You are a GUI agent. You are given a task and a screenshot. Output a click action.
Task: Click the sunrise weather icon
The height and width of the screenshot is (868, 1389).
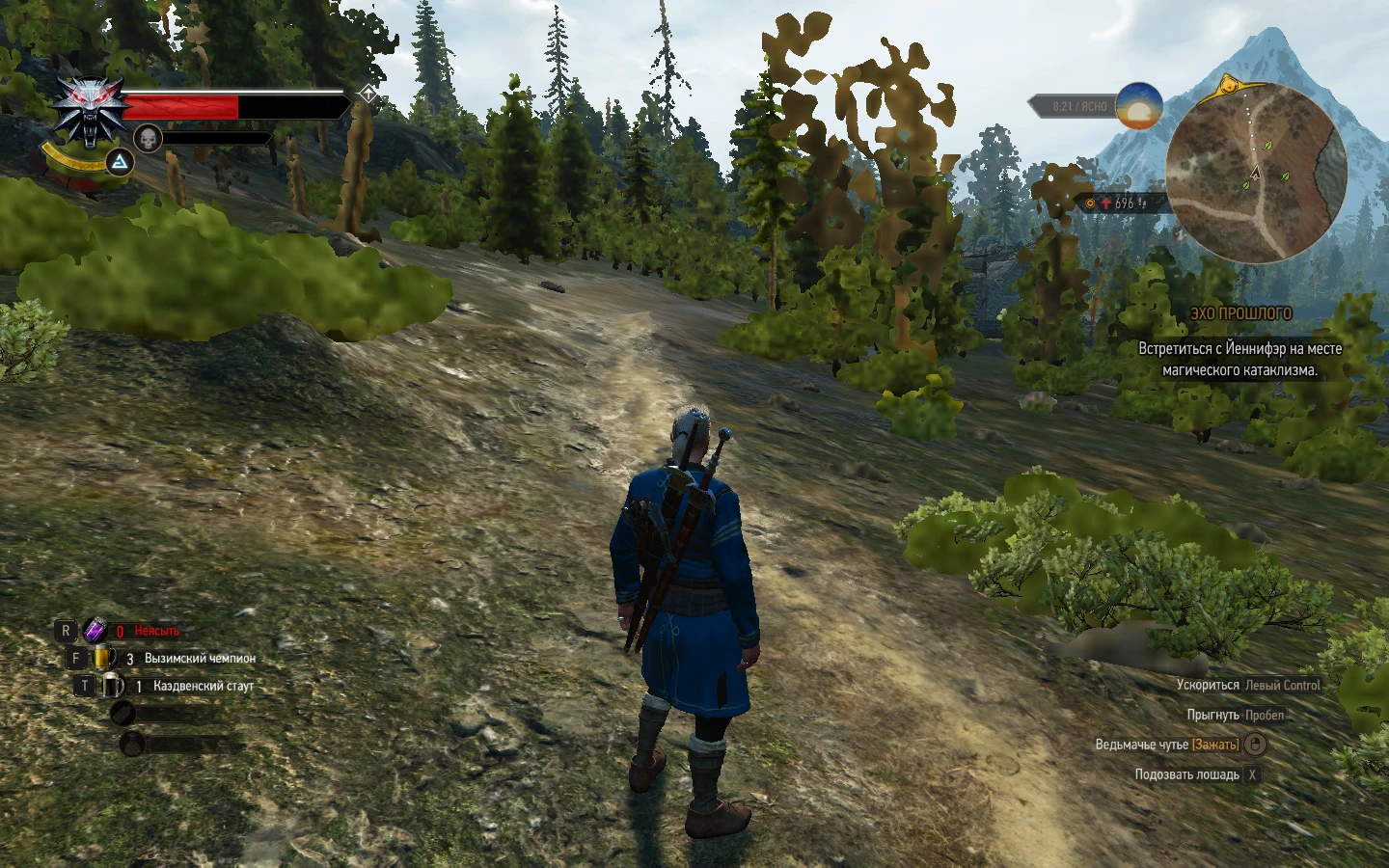(1138, 106)
